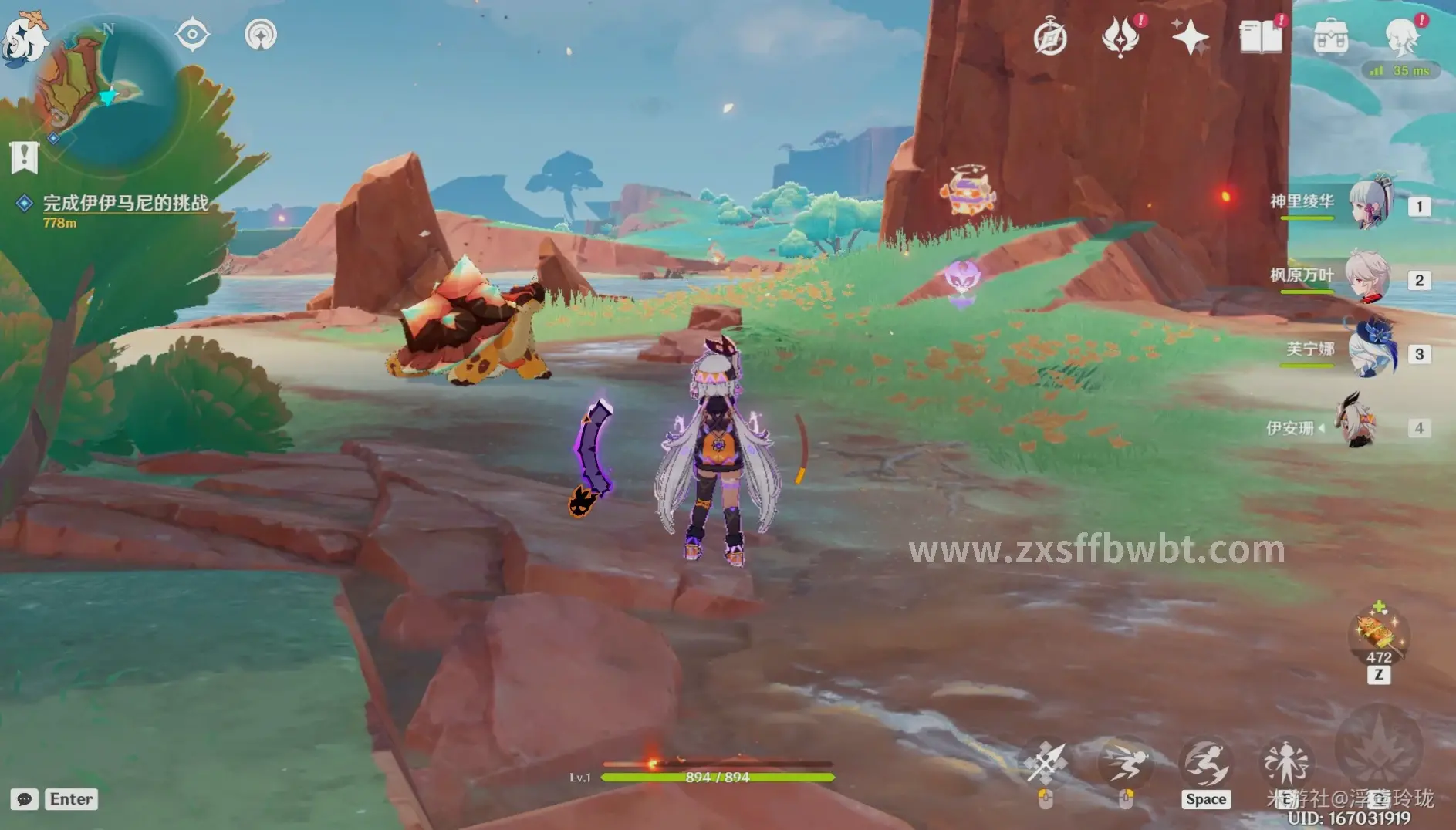
Task: Click the quest navigation exclamation banner icon
Action: point(24,157)
